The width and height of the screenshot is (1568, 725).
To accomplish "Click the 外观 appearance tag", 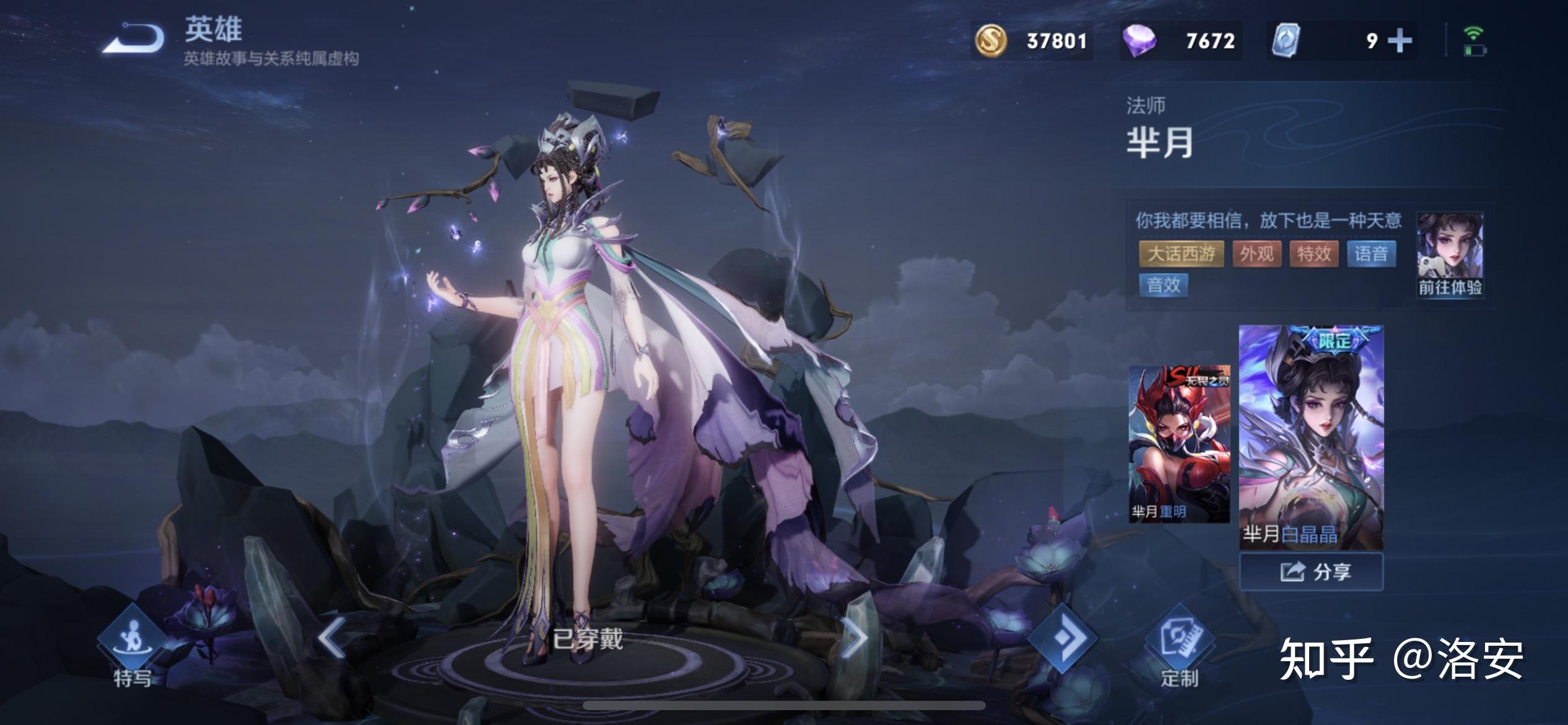I will pyautogui.click(x=1257, y=254).
